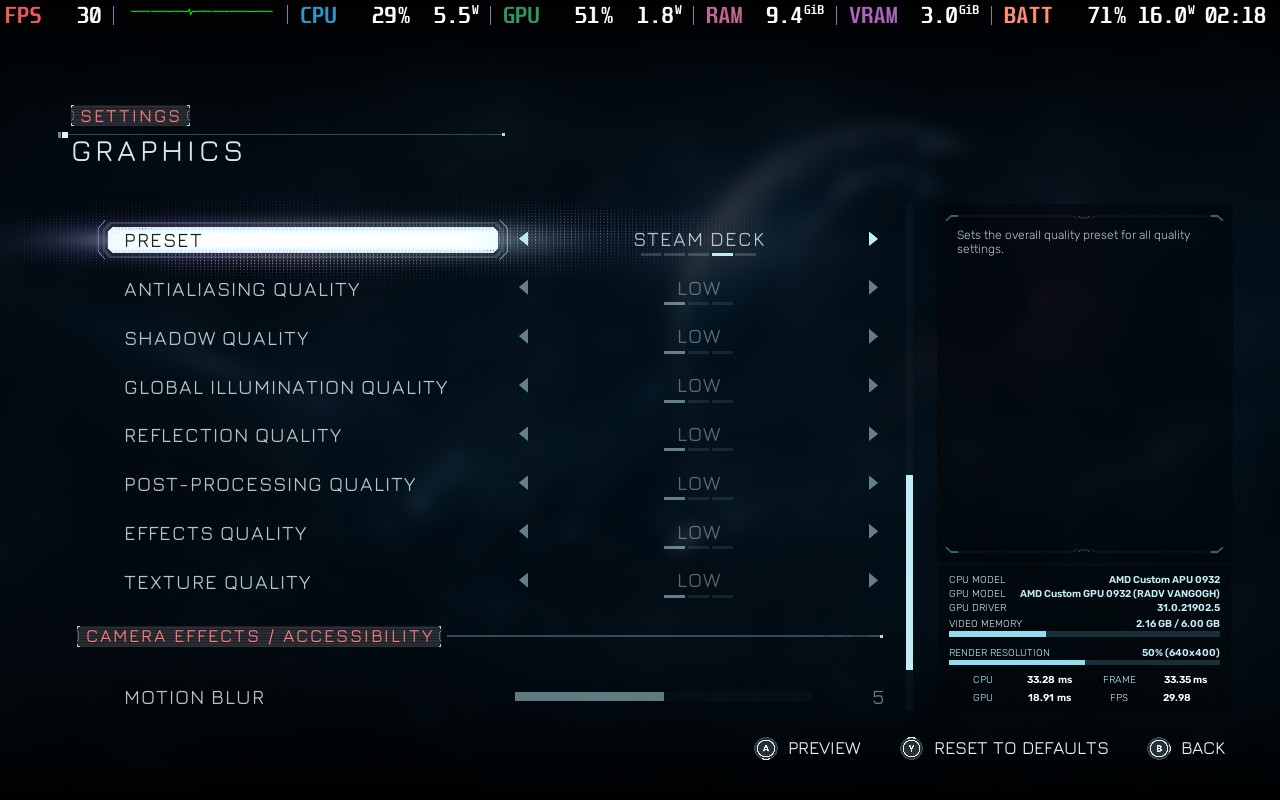
Task: Decrease Reflection Quality using left arrow
Action: coord(524,434)
